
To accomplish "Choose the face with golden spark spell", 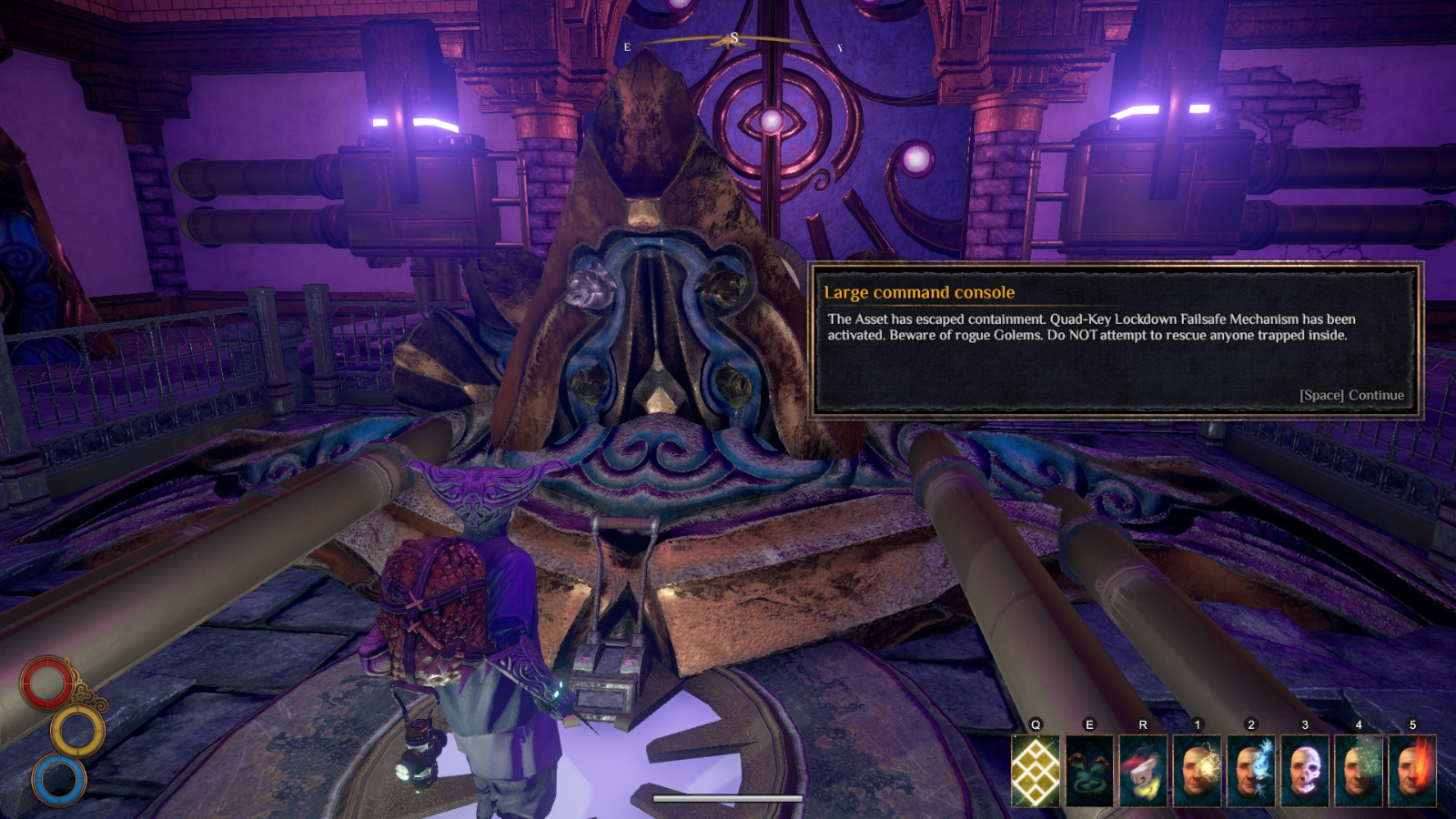I will click(1197, 772).
